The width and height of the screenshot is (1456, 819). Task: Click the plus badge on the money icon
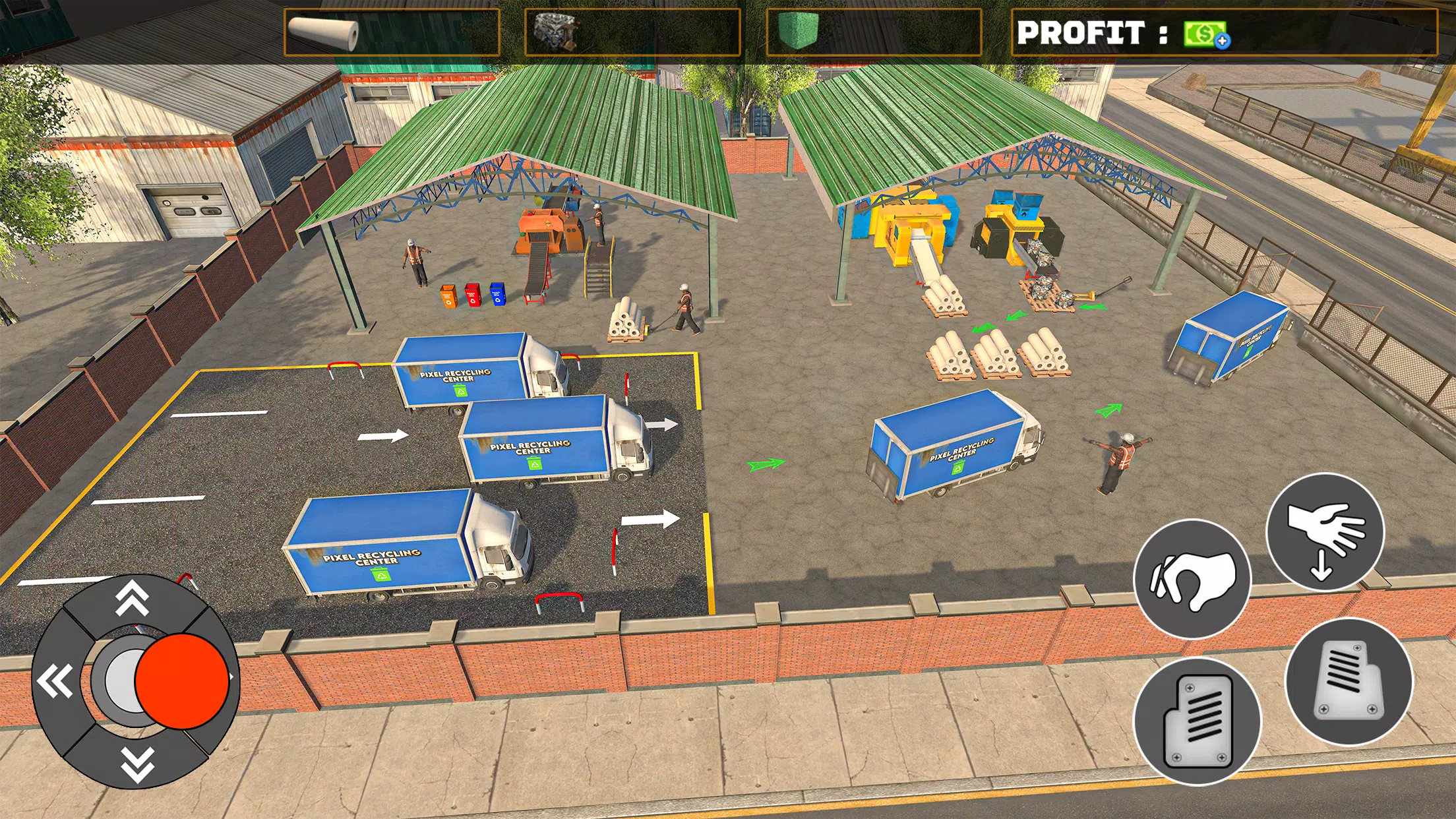coord(1222,41)
